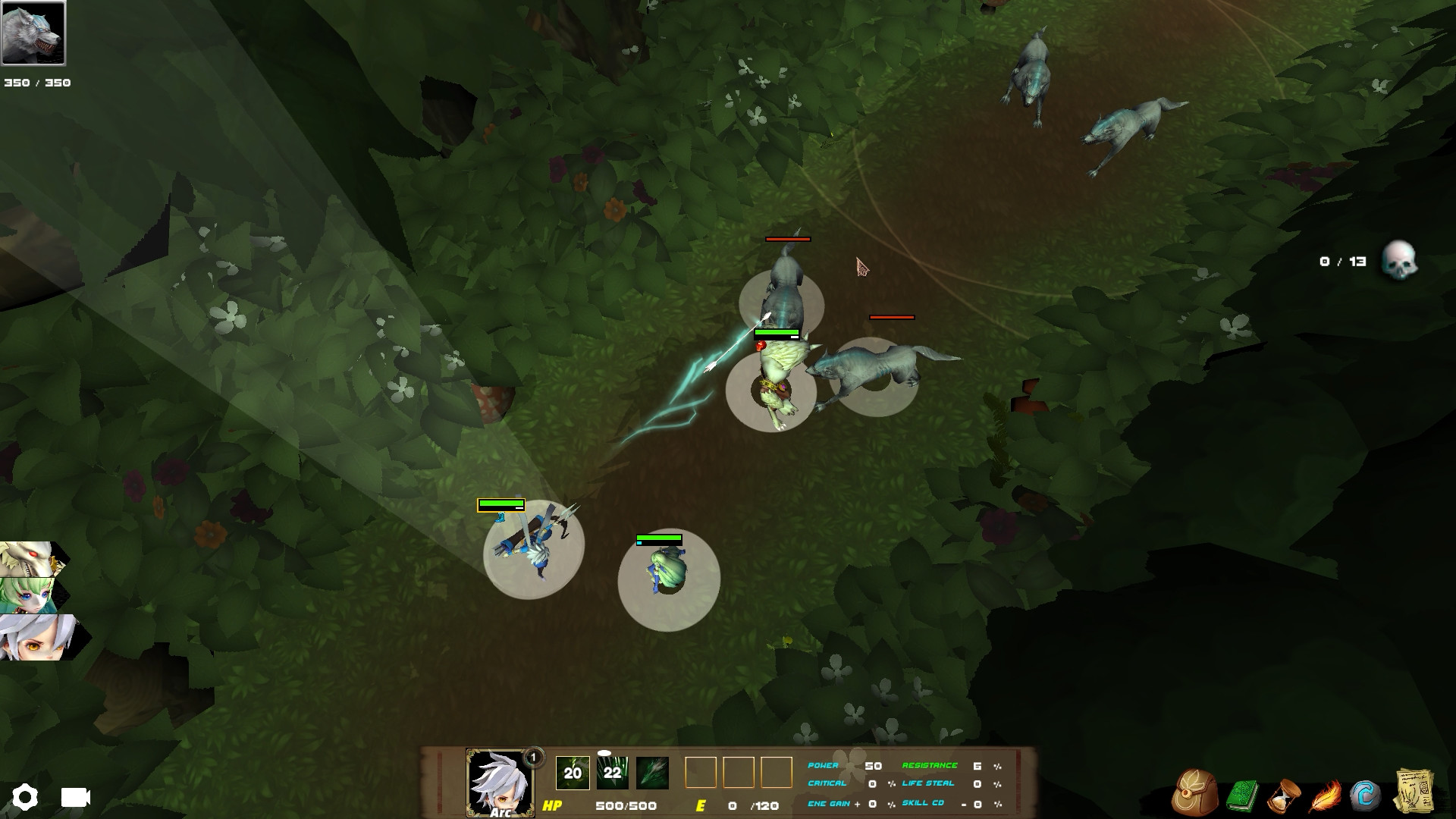Click the skull kill counter icon
This screenshot has height=819, width=1456.
1398,261
